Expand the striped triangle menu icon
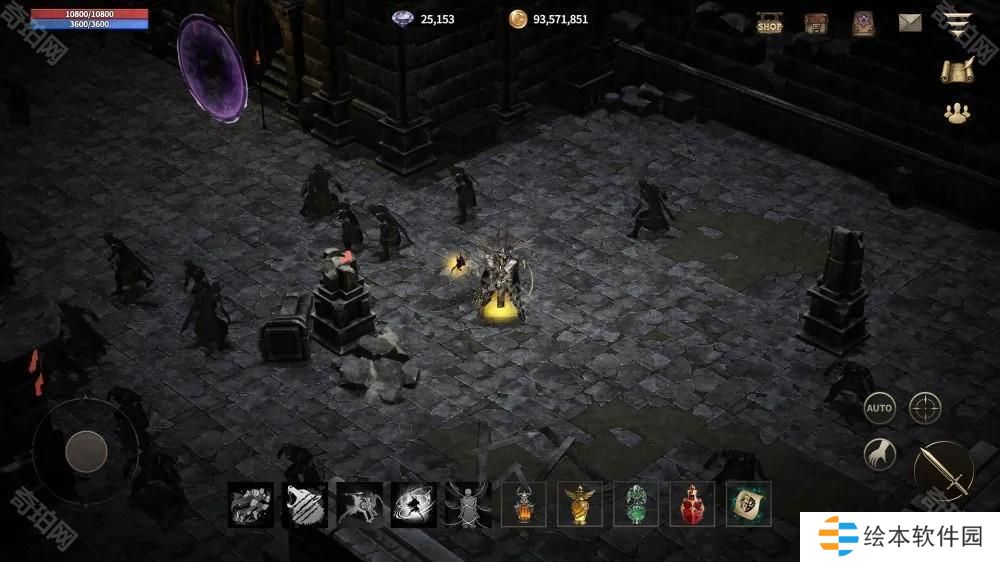The image size is (1000, 562). click(x=960, y=25)
